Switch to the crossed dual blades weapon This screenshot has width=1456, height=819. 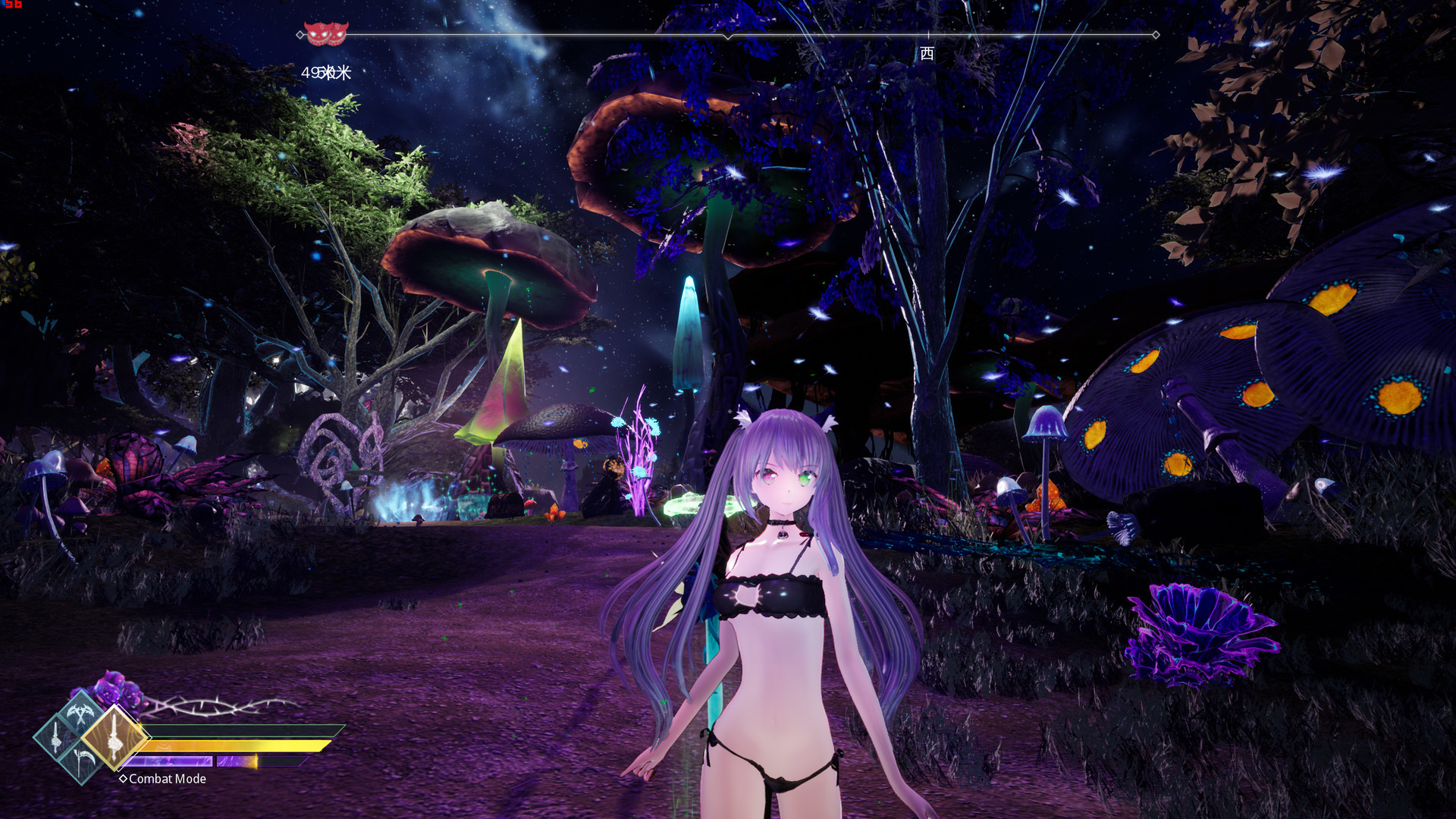(80, 713)
